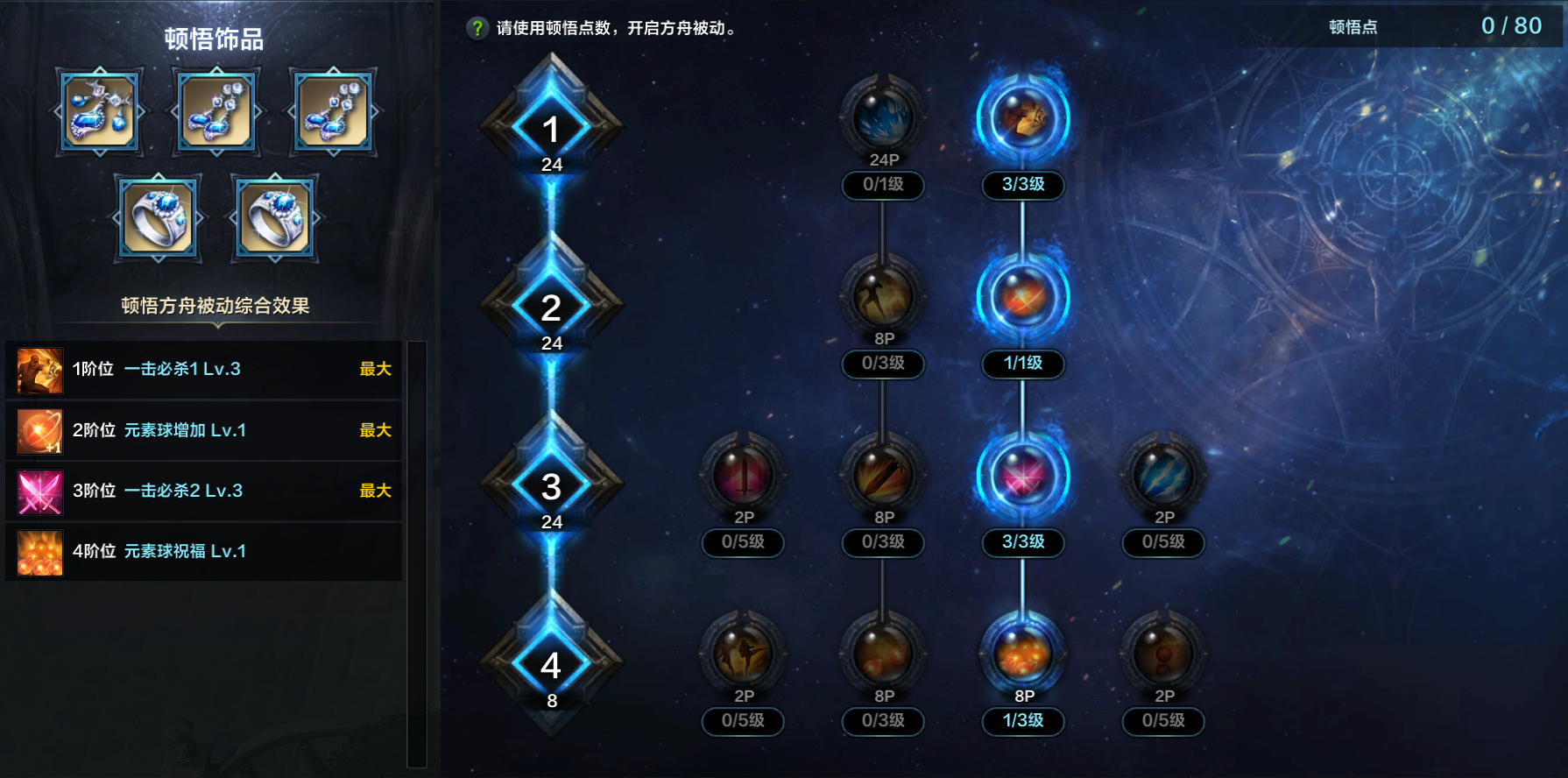Activate the 0/1级 node toggle
The image size is (1568, 778).
click(883, 186)
